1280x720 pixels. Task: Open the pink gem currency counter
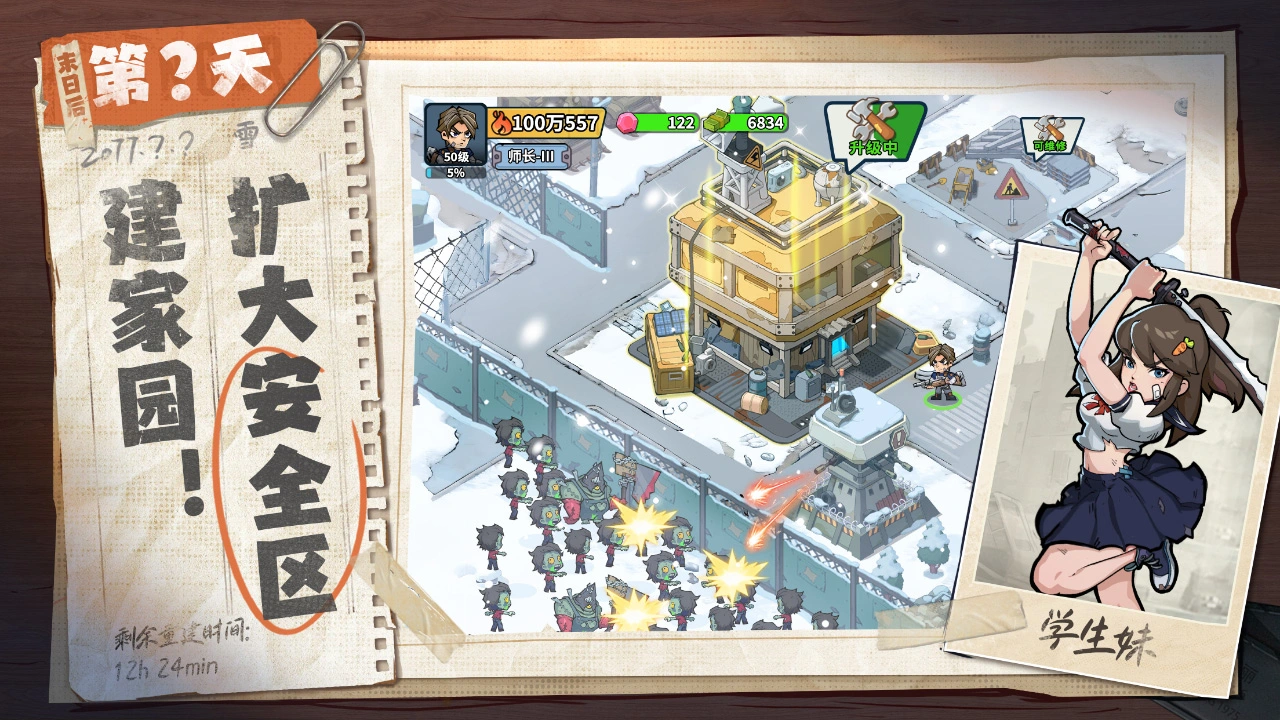[659, 122]
